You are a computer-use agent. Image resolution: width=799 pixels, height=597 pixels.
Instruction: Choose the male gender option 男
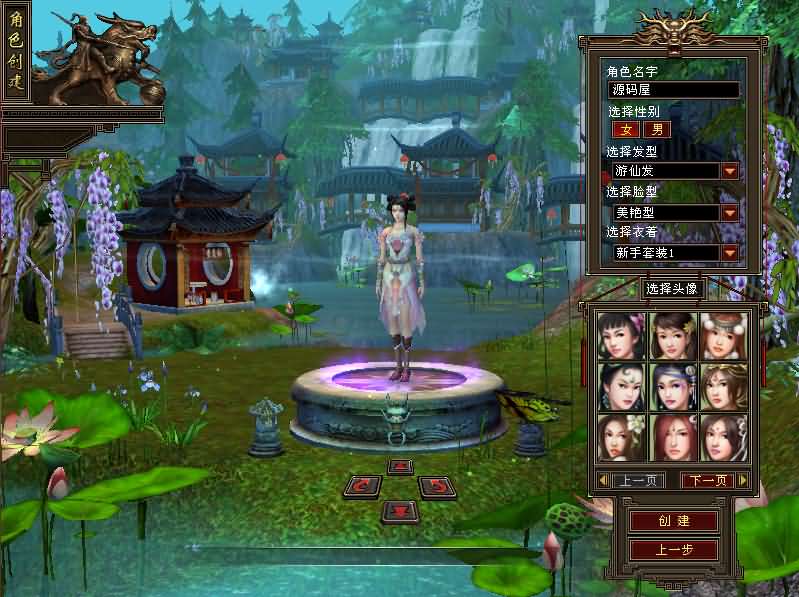click(x=656, y=129)
